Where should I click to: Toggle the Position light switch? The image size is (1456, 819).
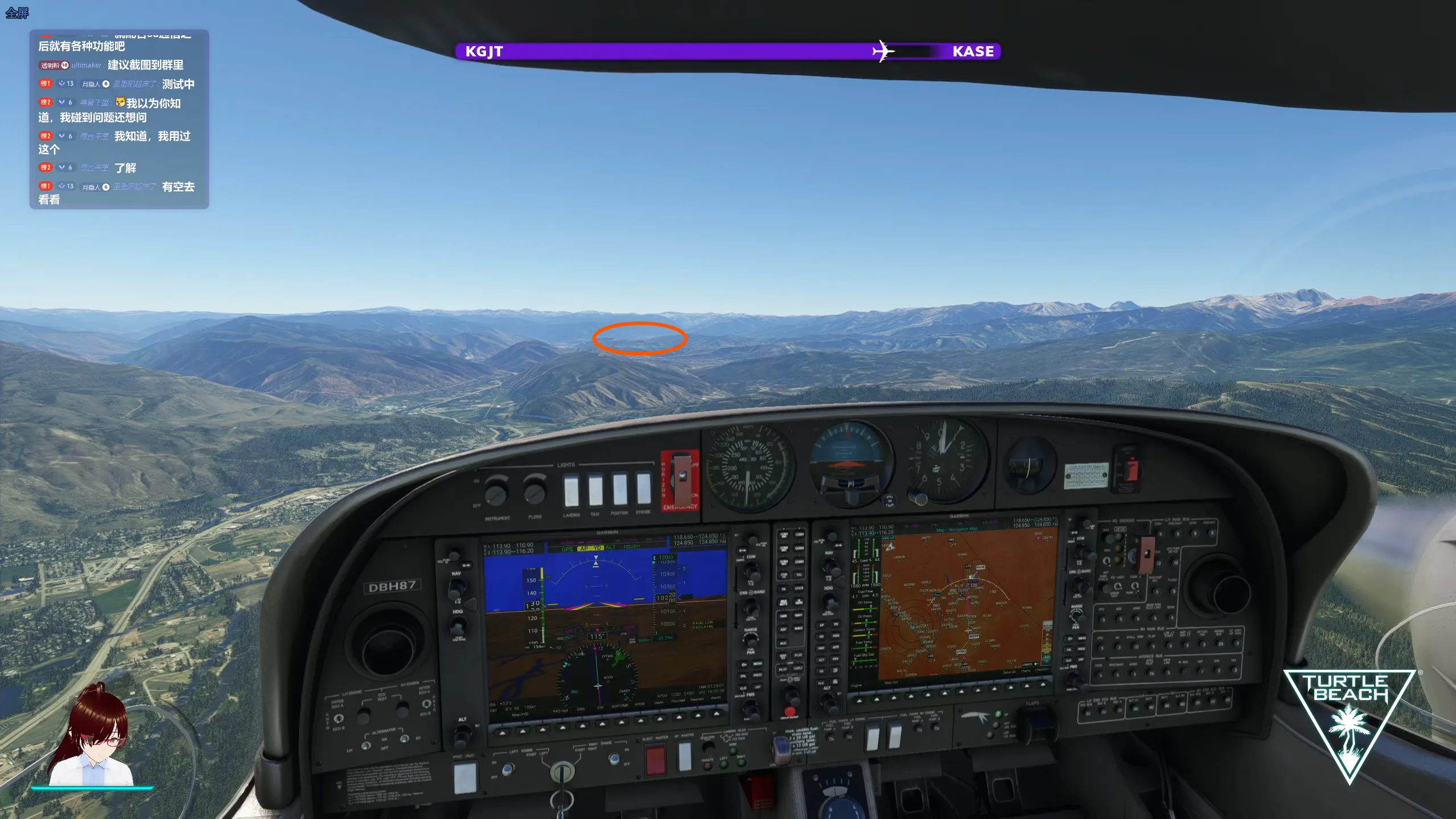pyautogui.click(x=619, y=489)
